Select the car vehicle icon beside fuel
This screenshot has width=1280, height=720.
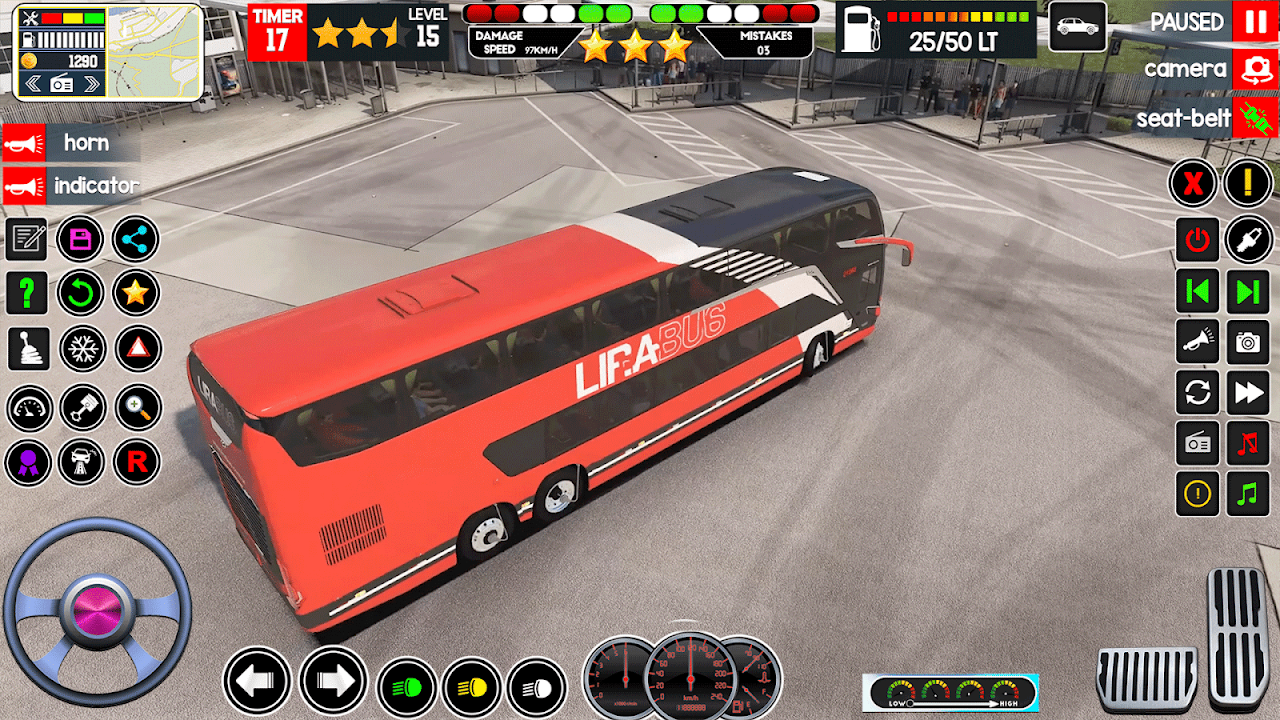[1077, 27]
